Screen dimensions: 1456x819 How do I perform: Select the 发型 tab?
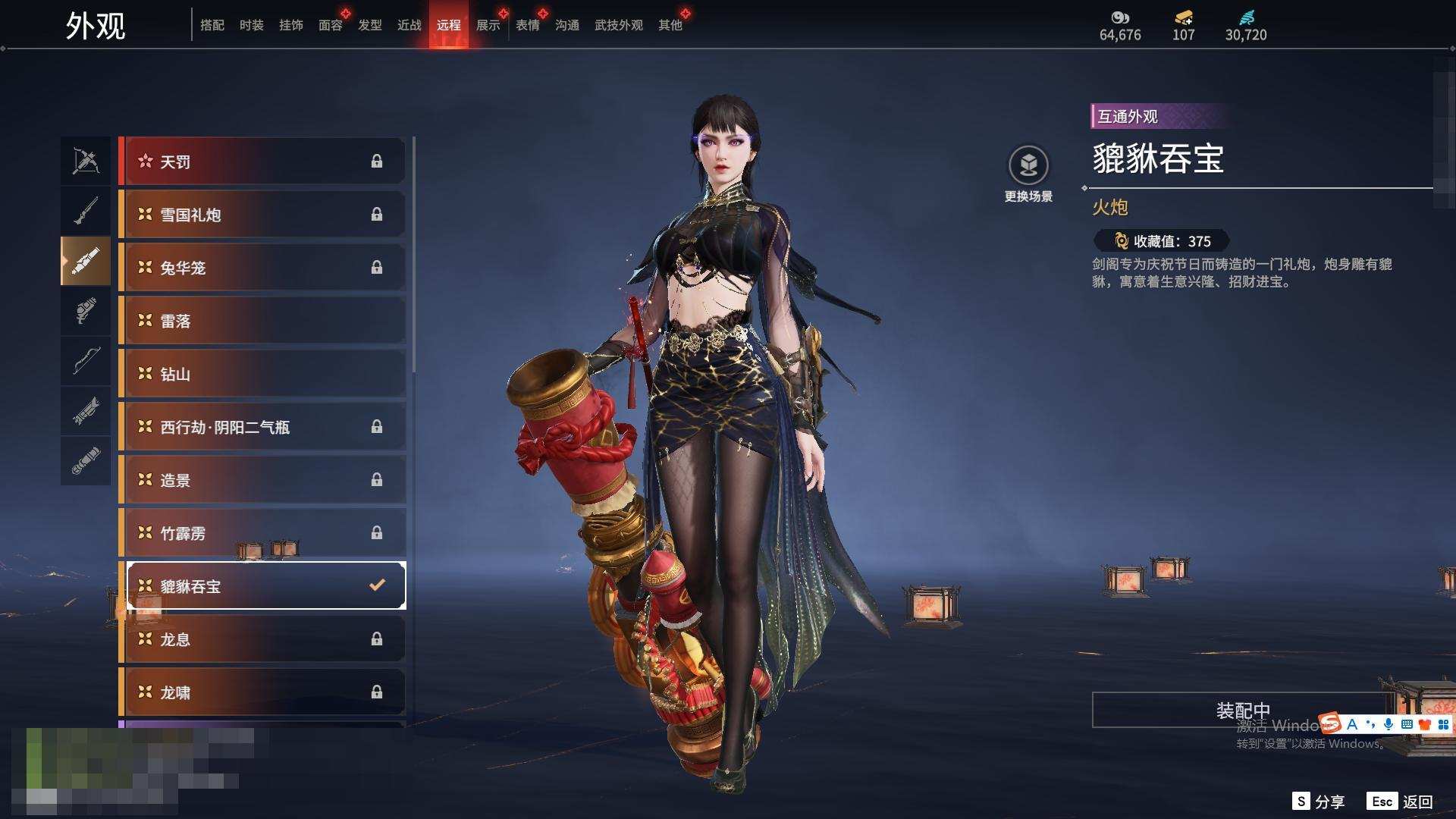click(x=369, y=25)
